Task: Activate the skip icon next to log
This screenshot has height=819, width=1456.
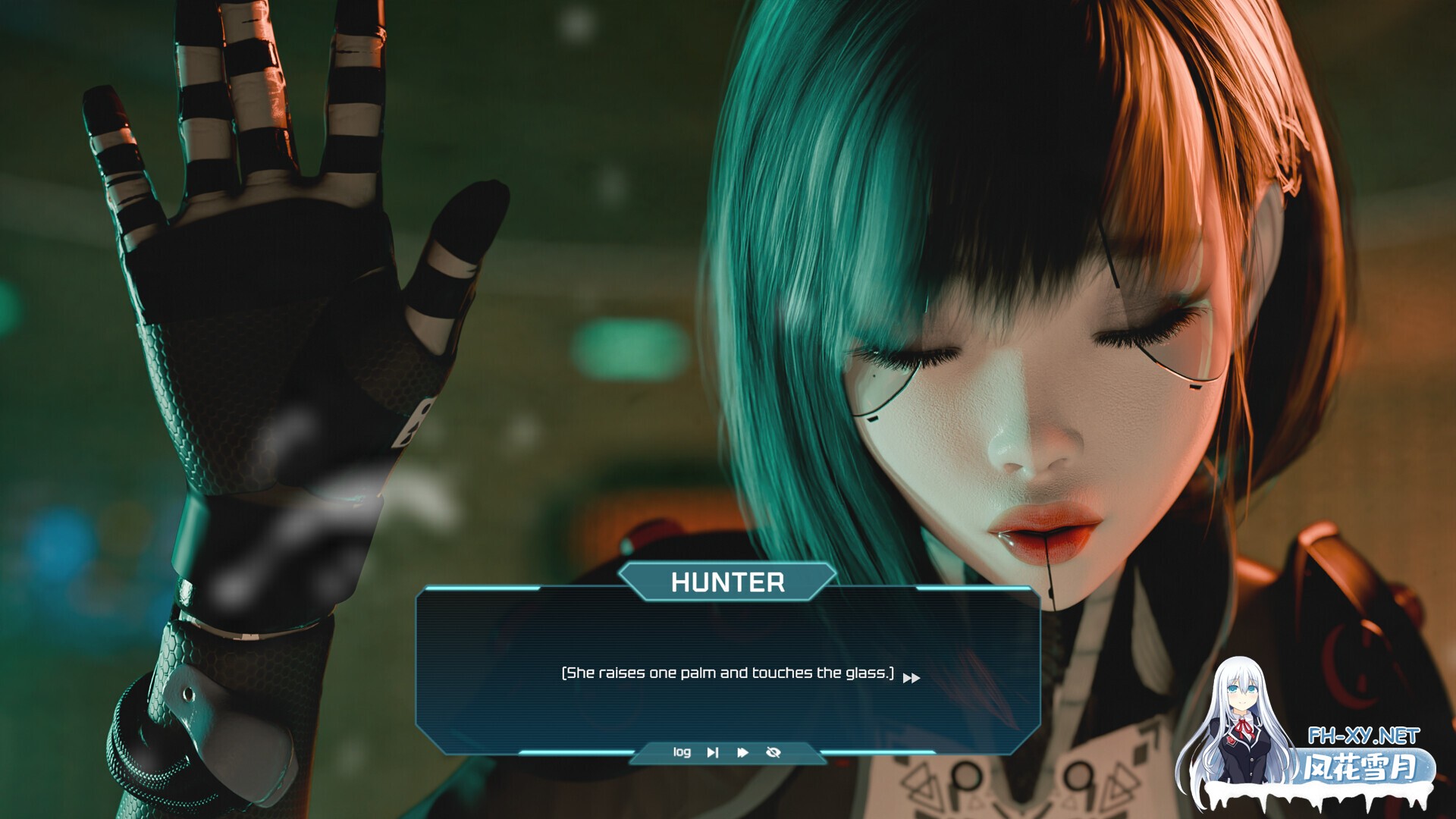Action: 713,752
